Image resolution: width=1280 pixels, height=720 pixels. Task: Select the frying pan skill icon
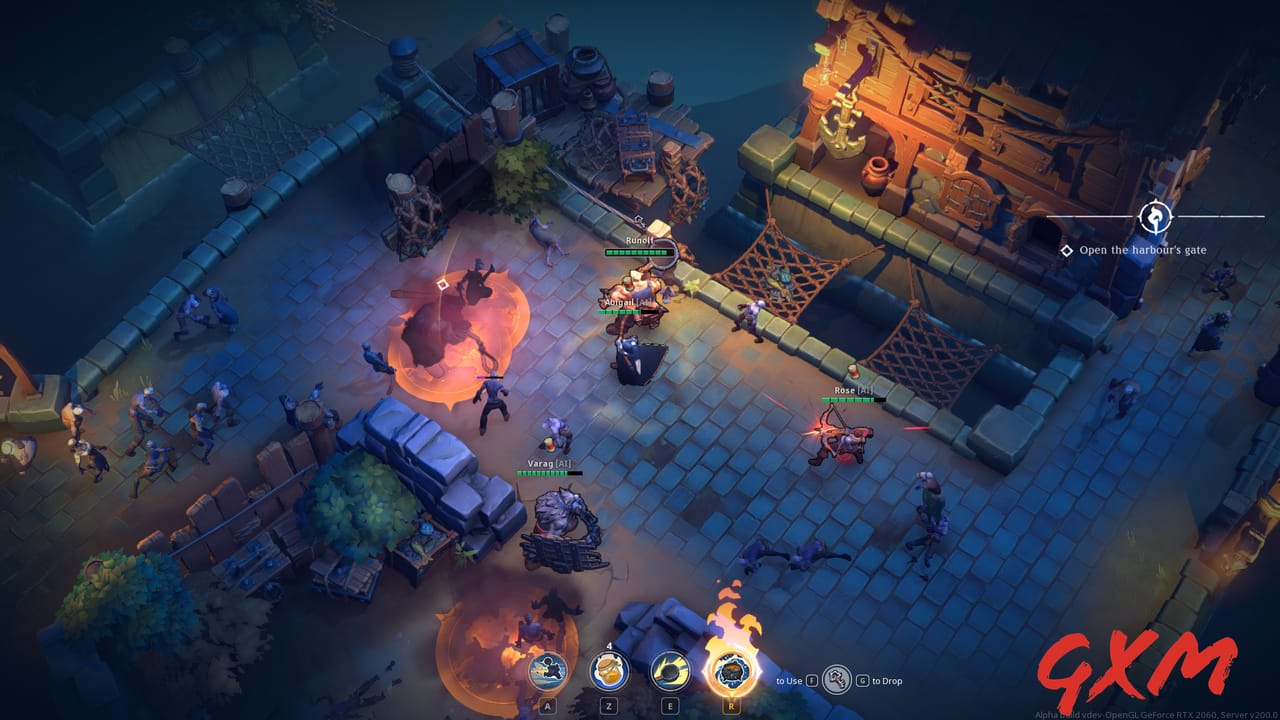tap(668, 670)
